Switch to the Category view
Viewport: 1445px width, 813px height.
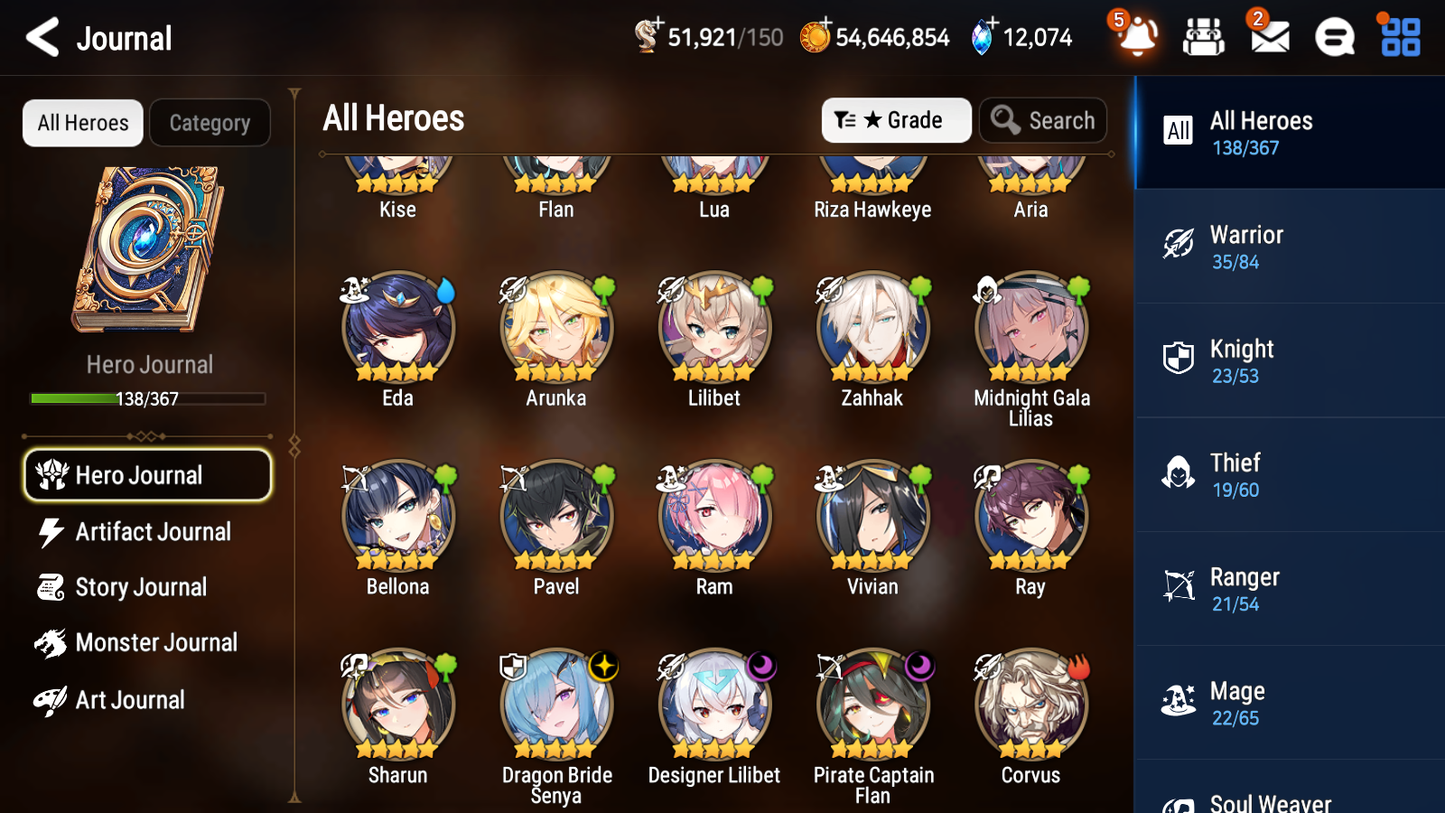pos(210,122)
